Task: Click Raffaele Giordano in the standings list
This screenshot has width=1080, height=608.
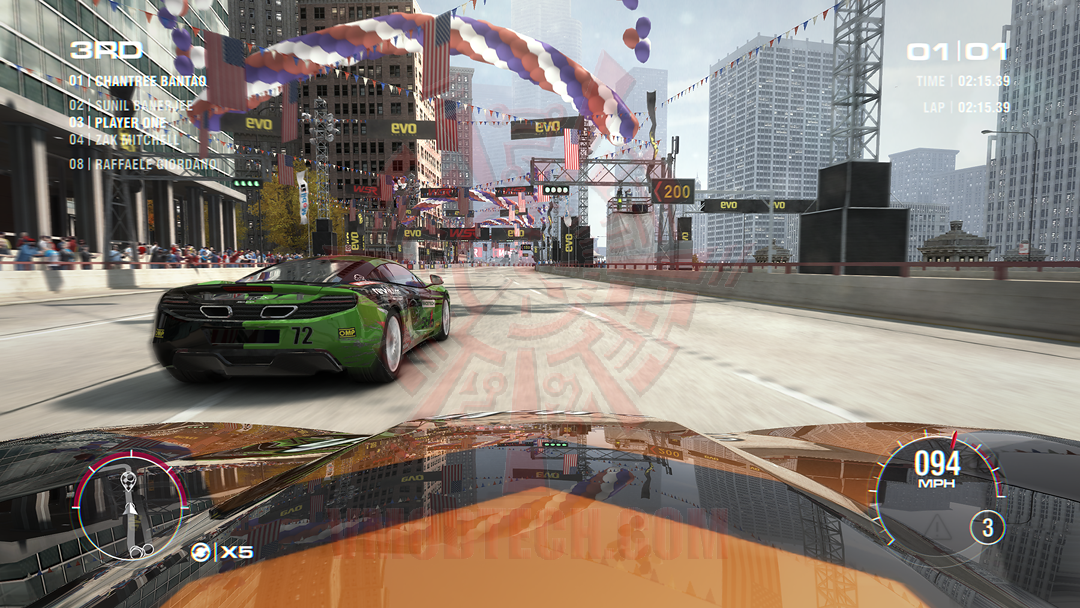Action: tap(145, 164)
